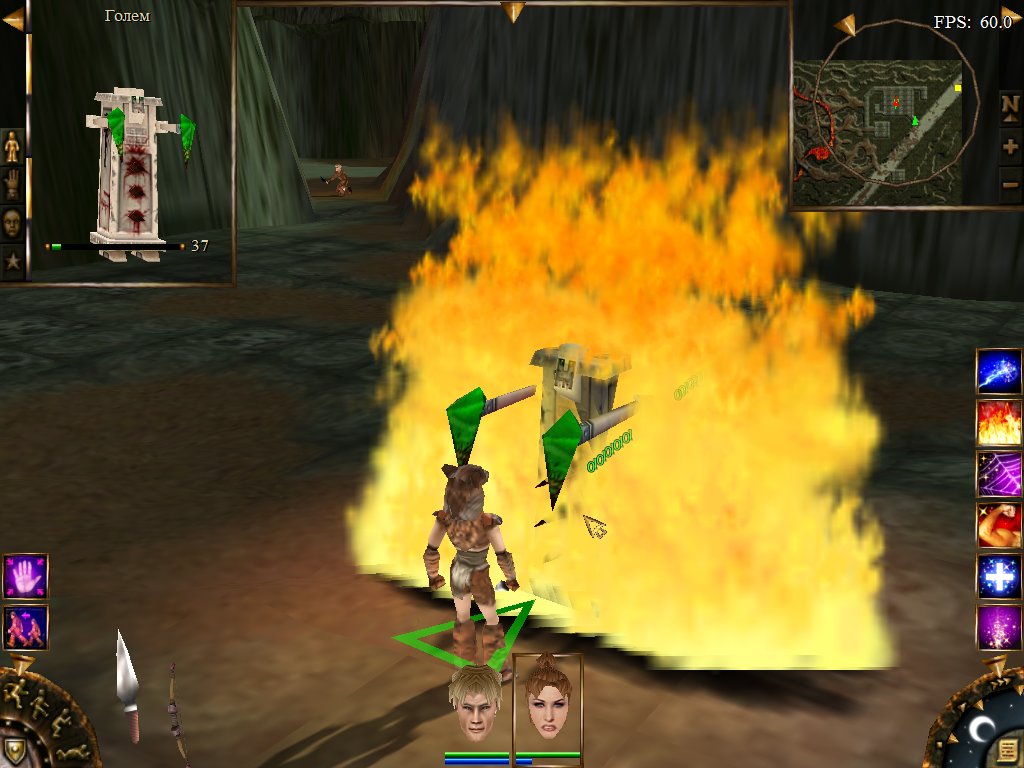Image resolution: width=1024 pixels, height=768 pixels.
Task: Open the golden body figure panel tab
Action: tap(12, 147)
